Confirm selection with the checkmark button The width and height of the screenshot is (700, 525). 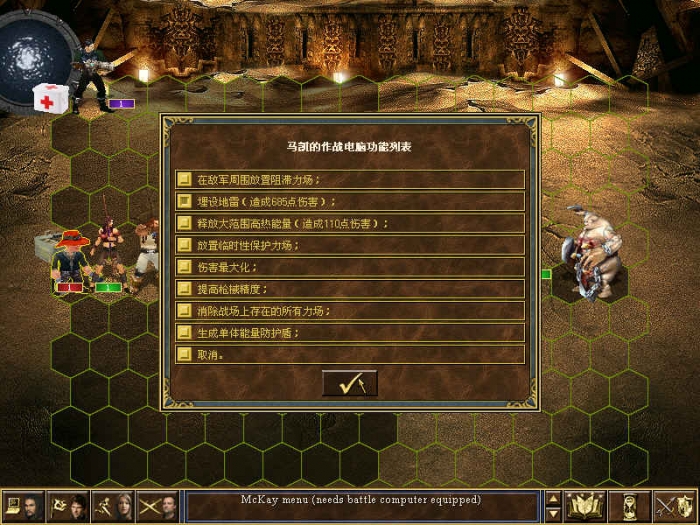[350, 383]
